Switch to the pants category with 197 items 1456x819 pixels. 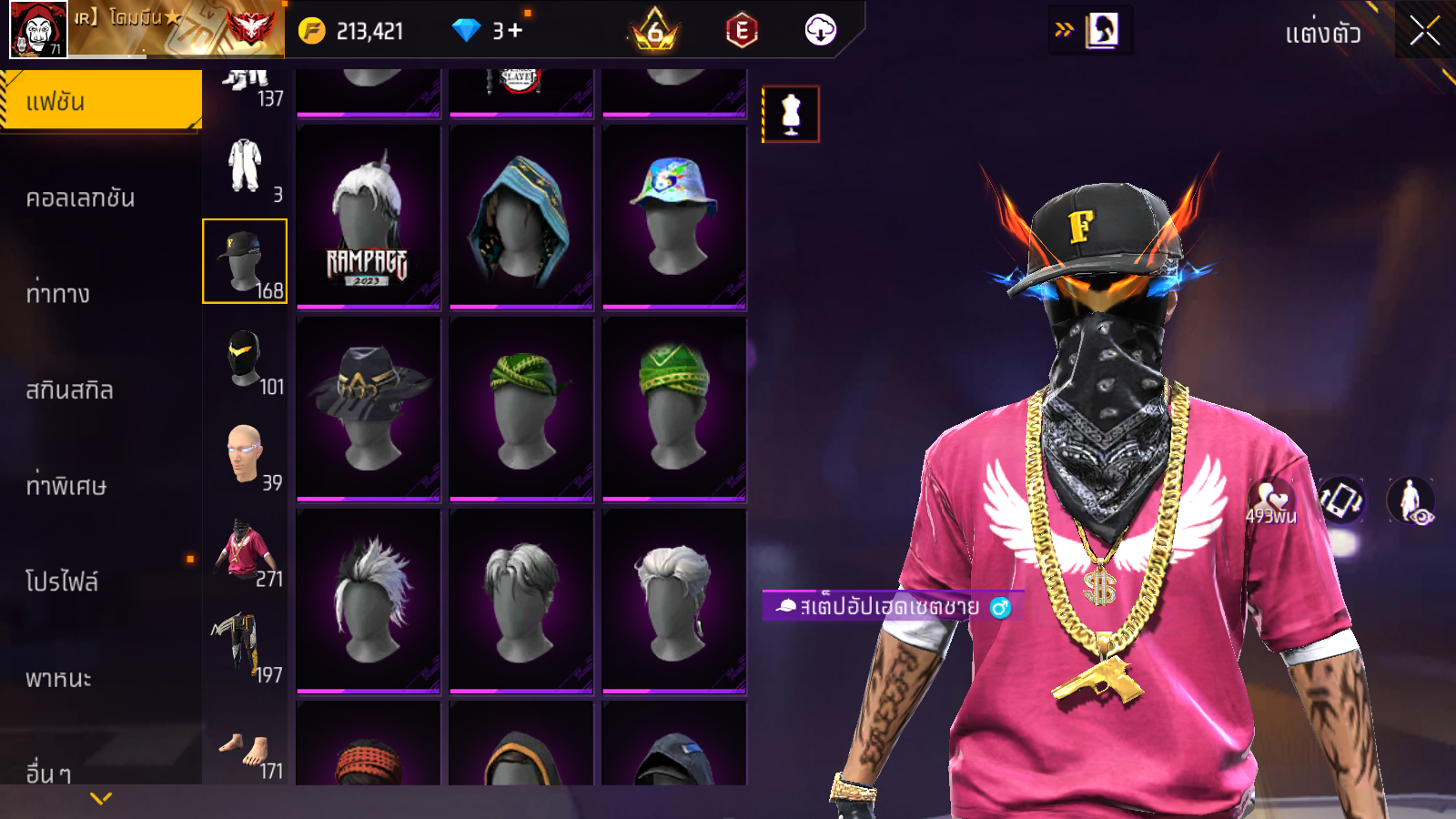coord(245,648)
